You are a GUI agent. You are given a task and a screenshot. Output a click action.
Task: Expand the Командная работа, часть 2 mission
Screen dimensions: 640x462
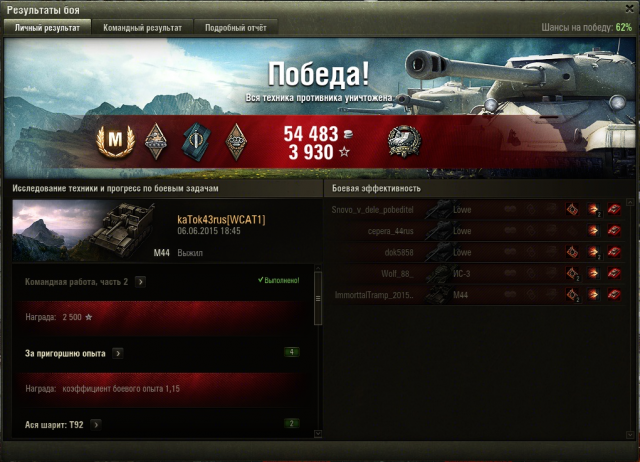pos(140,282)
